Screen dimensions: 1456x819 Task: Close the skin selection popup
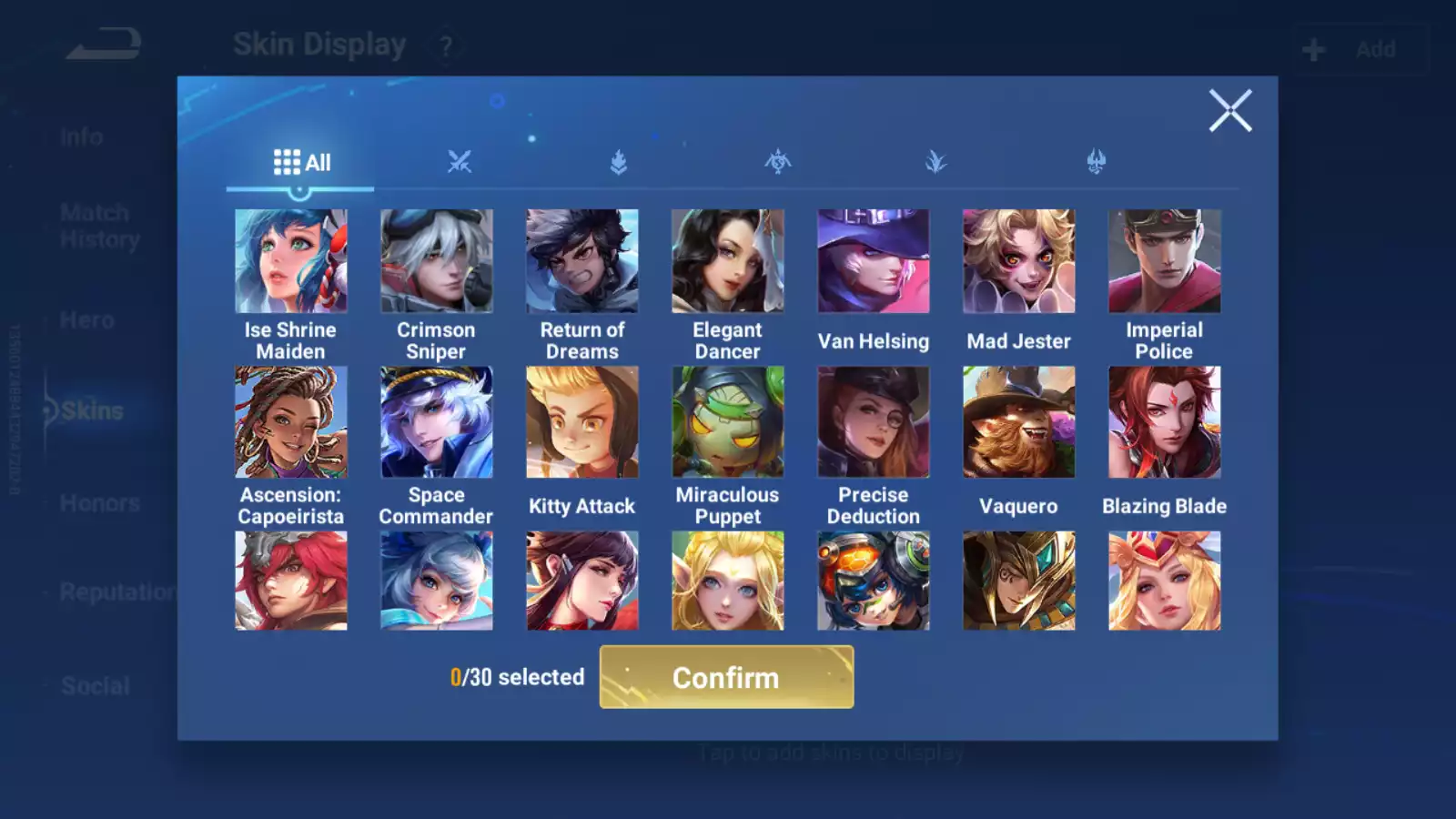click(x=1230, y=111)
